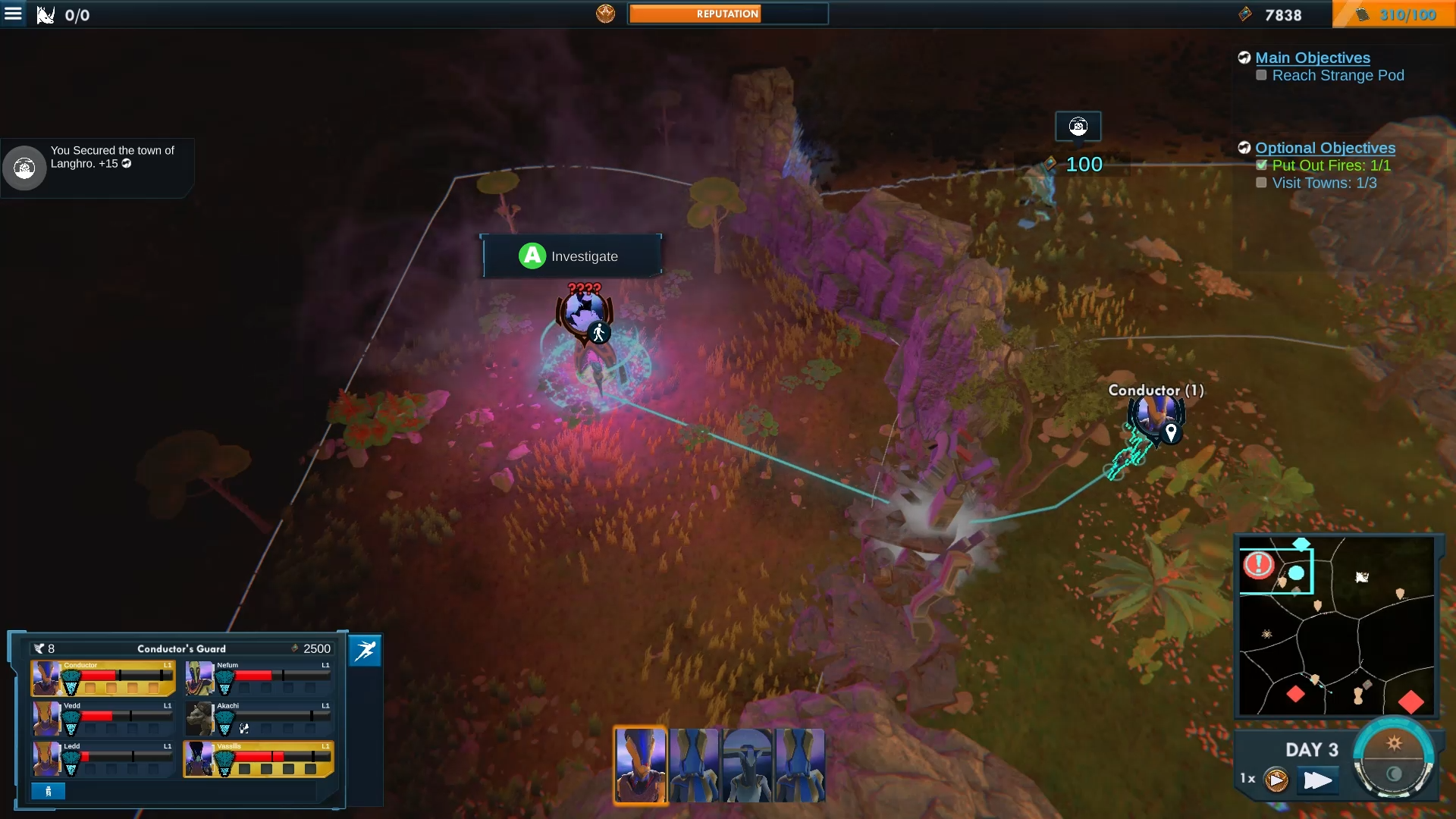Open the hamburger main menu
Viewport: 1456px width, 819px height.
tap(14, 14)
